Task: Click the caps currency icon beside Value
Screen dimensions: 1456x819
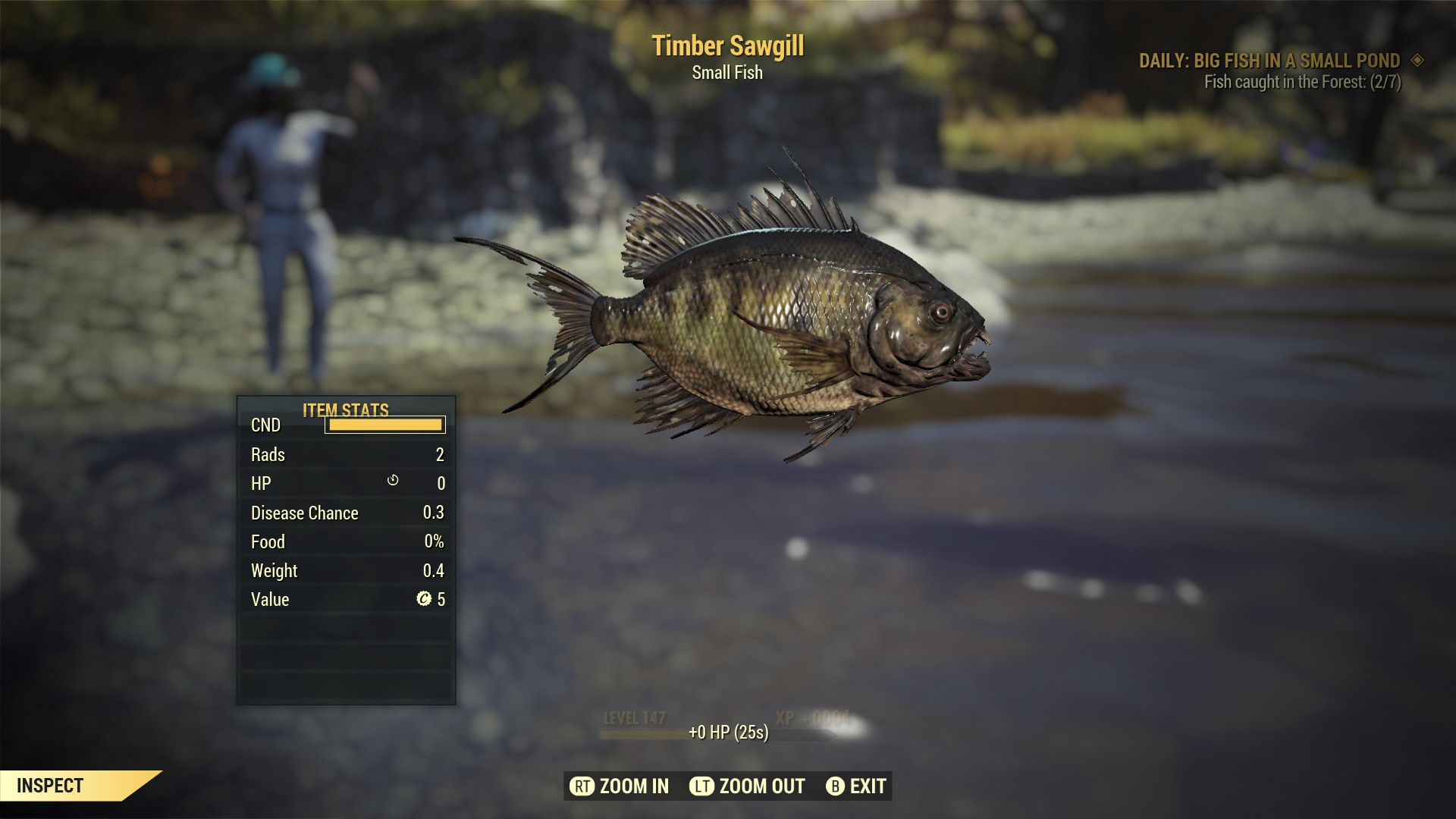Action: point(427,598)
